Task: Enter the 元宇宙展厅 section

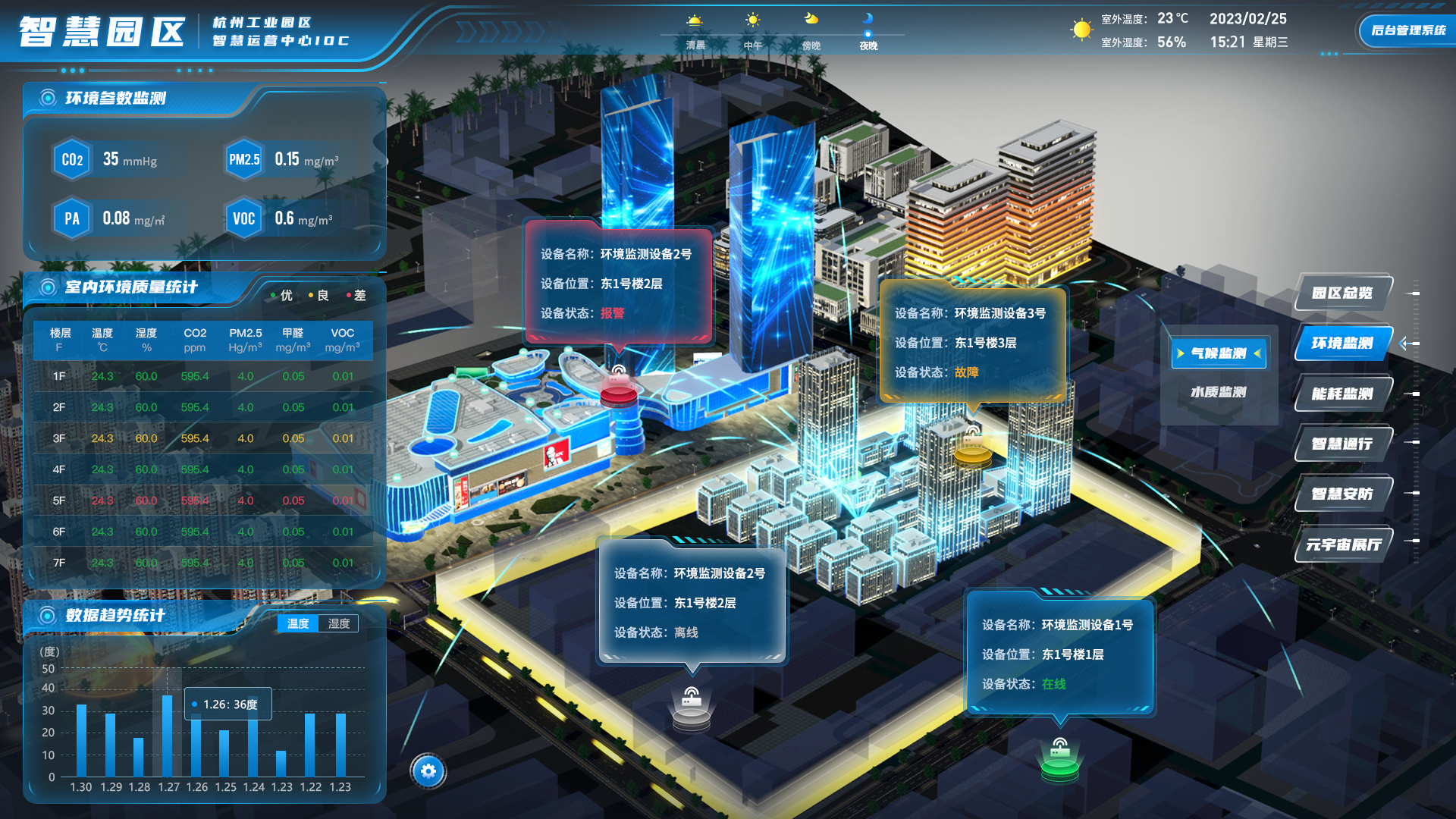Action: (1342, 544)
